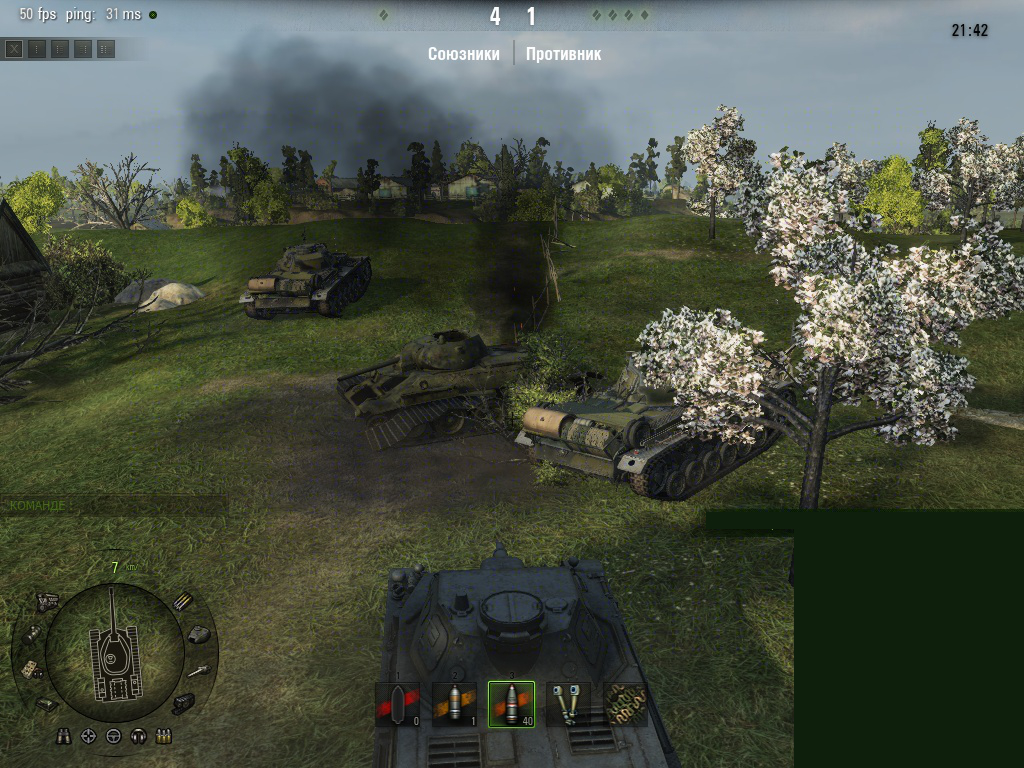Click the commander binoculars crew icon
Viewport: 1024px width, 768px height.
click(x=65, y=737)
